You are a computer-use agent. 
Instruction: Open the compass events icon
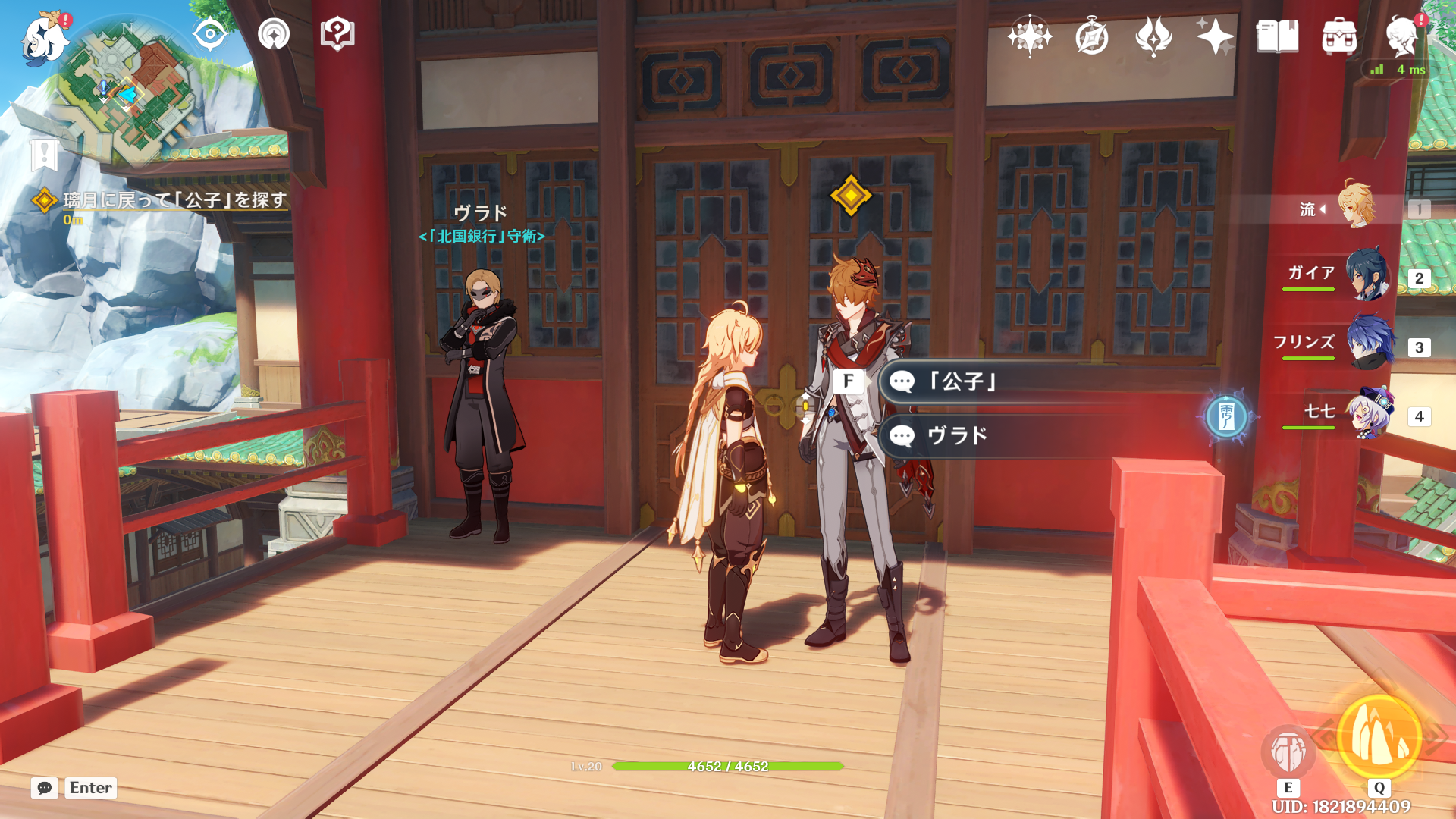click(1092, 36)
